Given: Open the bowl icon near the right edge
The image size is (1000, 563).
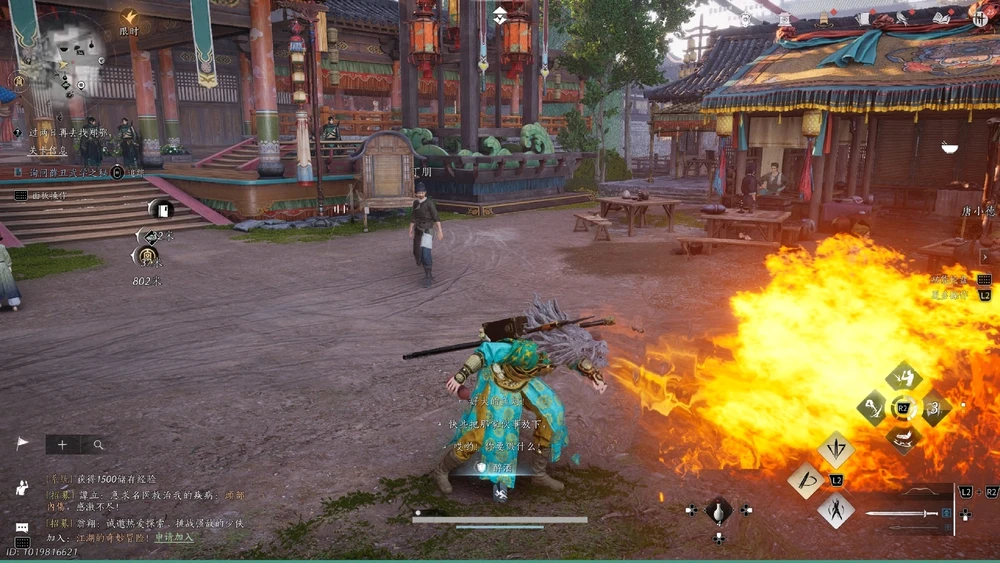Looking at the screenshot, I should click(x=949, y=148).
